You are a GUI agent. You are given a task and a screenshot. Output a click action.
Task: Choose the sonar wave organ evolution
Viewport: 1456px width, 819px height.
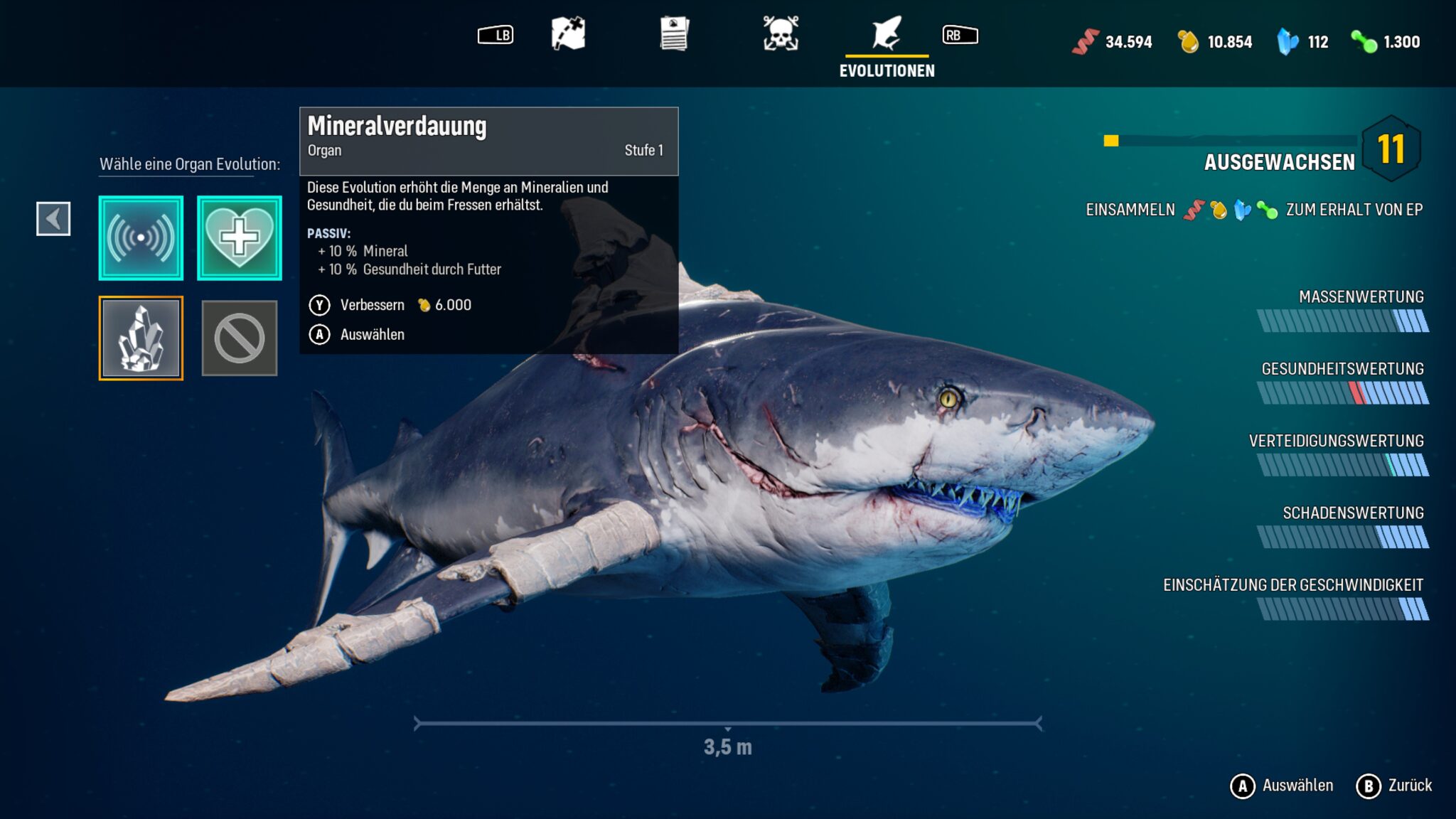pos(141,237)
